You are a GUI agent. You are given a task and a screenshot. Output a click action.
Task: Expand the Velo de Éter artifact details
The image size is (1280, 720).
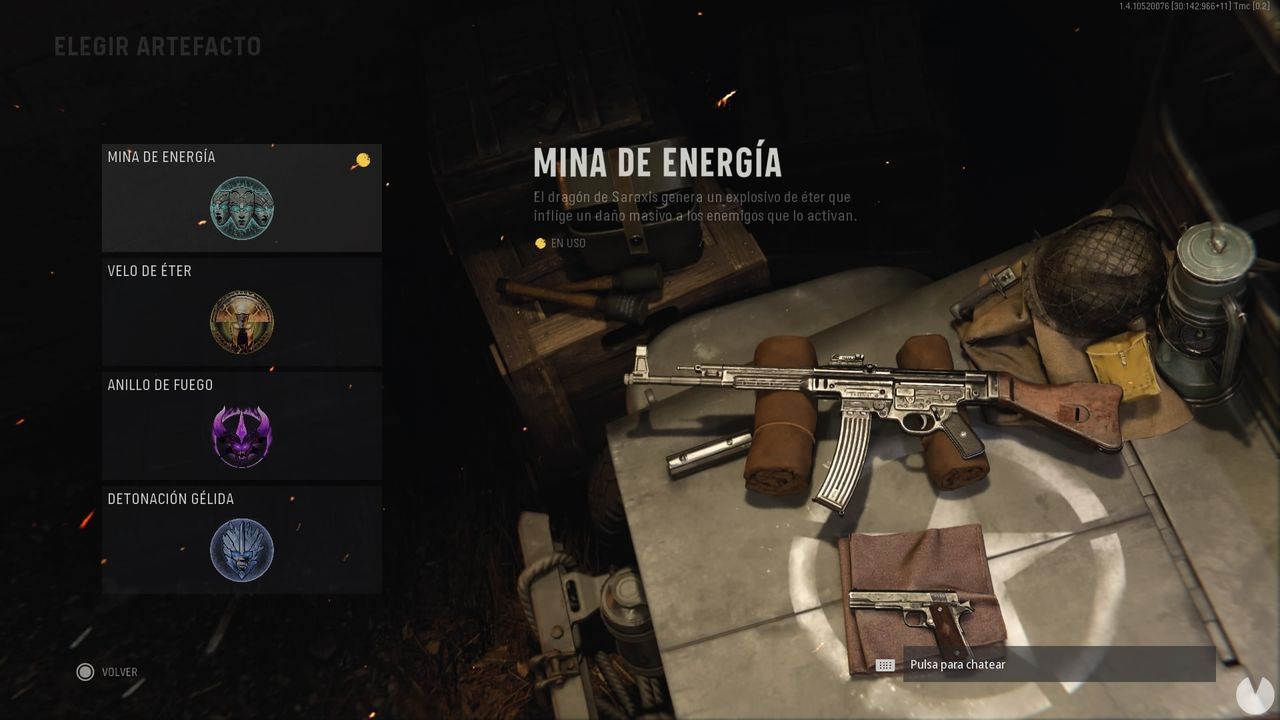click(x=240, y=312)
